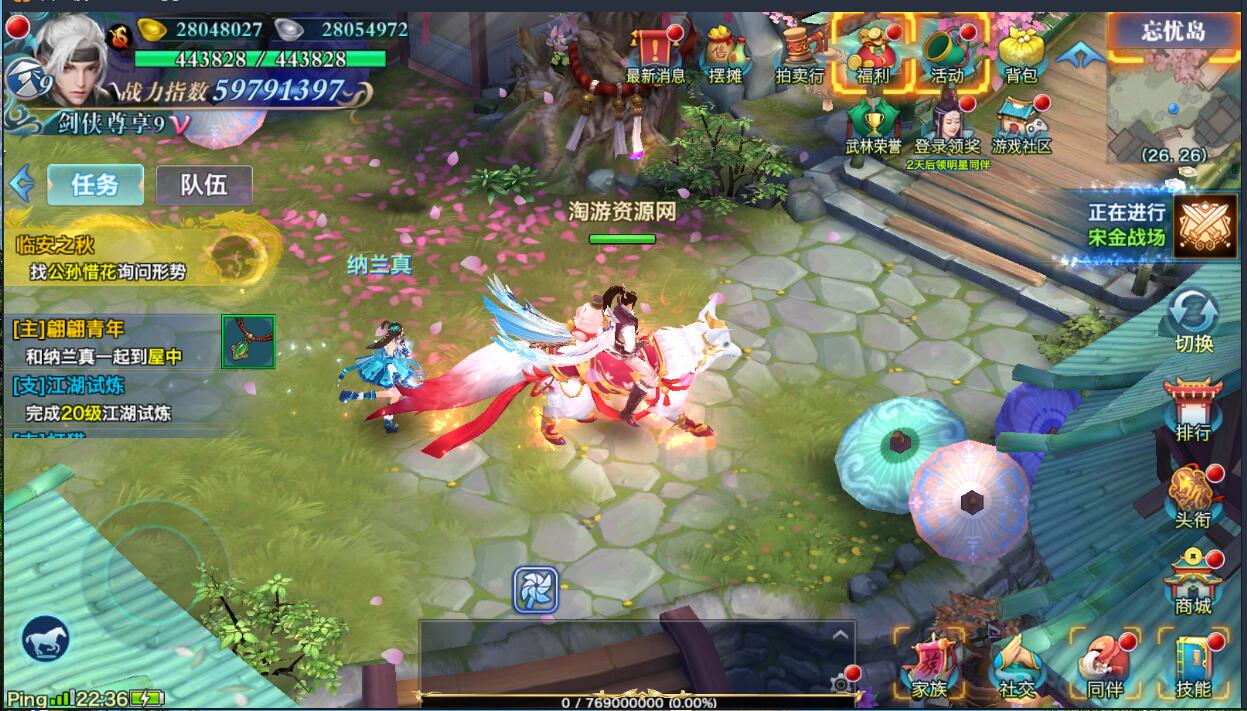Open the 同伴 companions menu
The width and height of the screenshot is (1247, 711).
pos(1104,664)
